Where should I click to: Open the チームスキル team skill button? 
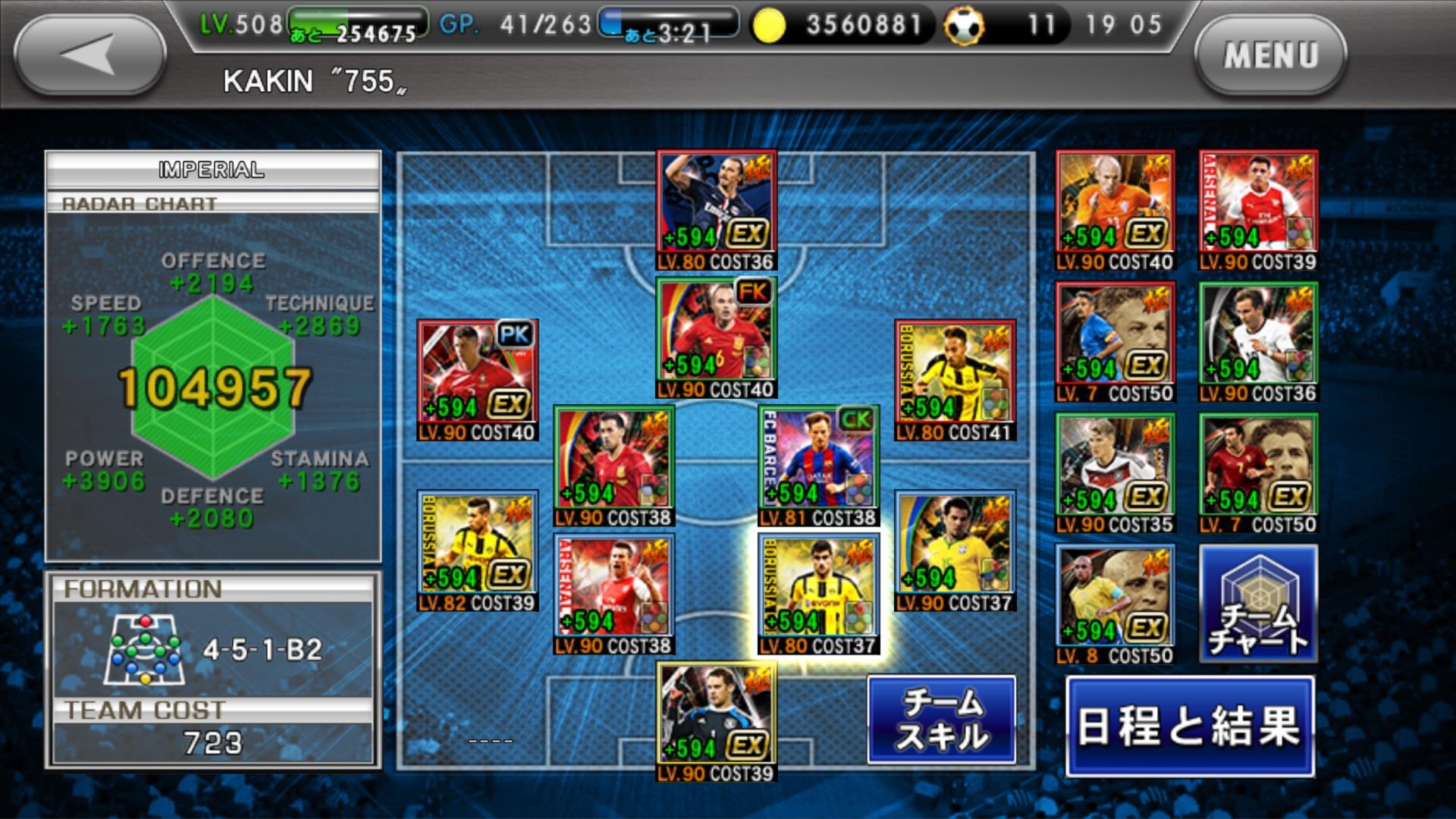pos(941,719)
